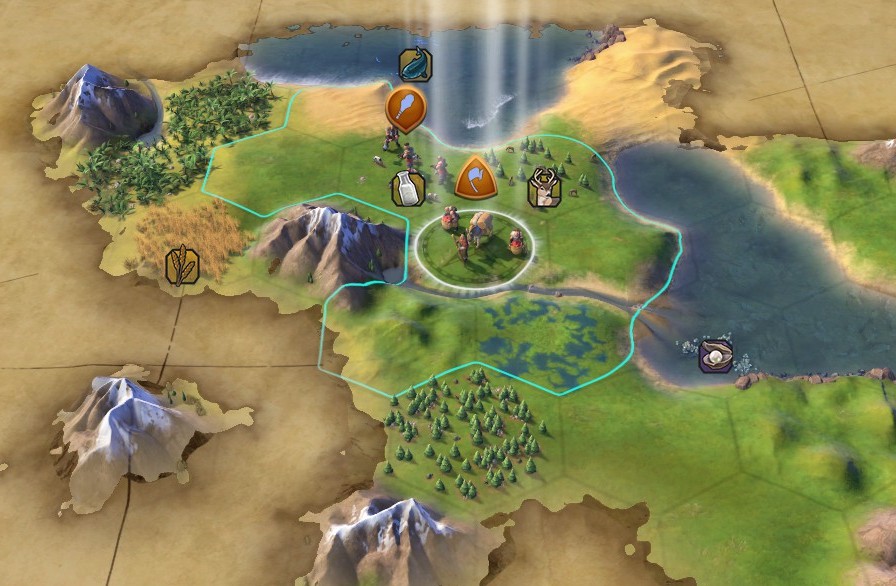Select the warrior club unit flag
The width and height of the screenshot is (896, 586).
point(406,107)
